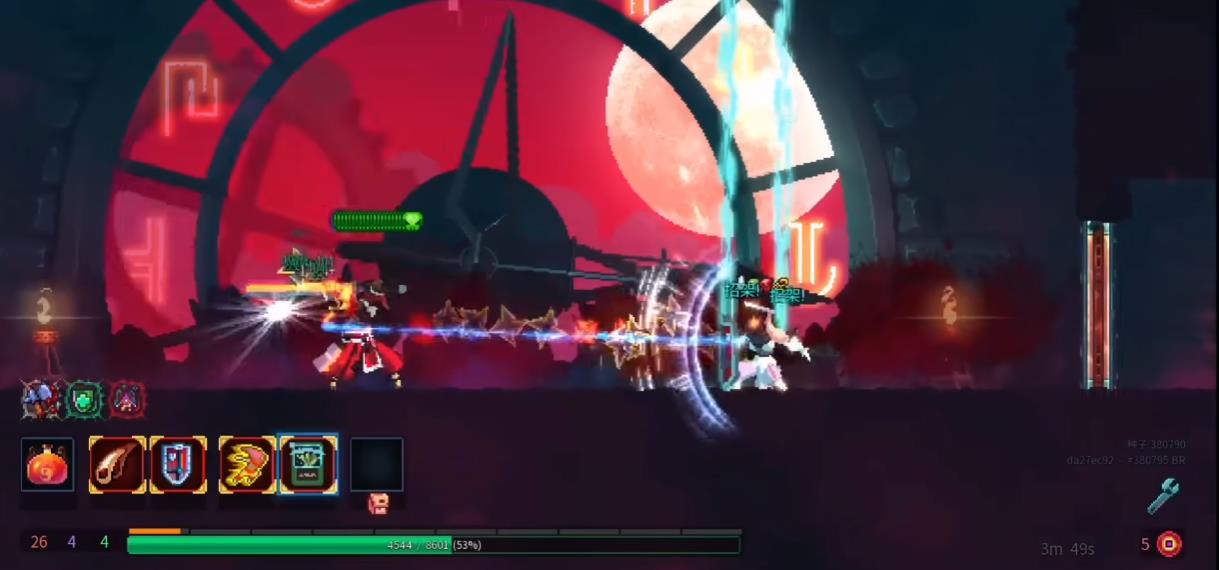Inspect the red thorny triangle mutation icon

click(127, 400)
